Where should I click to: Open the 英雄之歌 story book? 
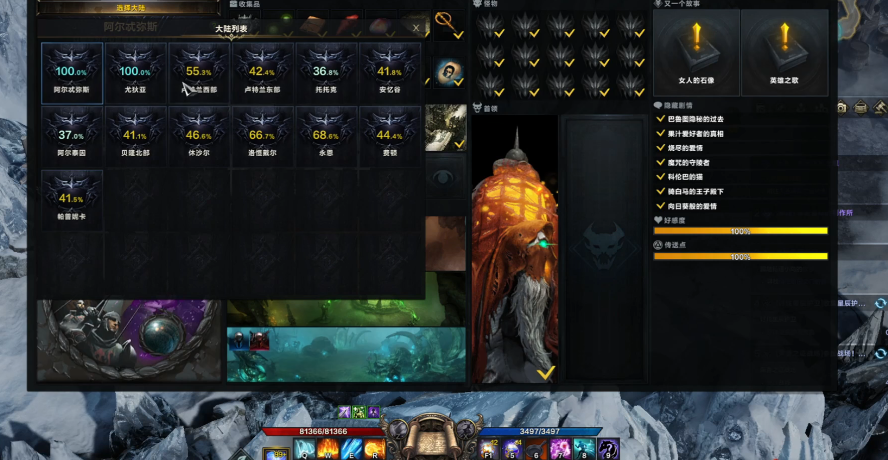[784, 52]
